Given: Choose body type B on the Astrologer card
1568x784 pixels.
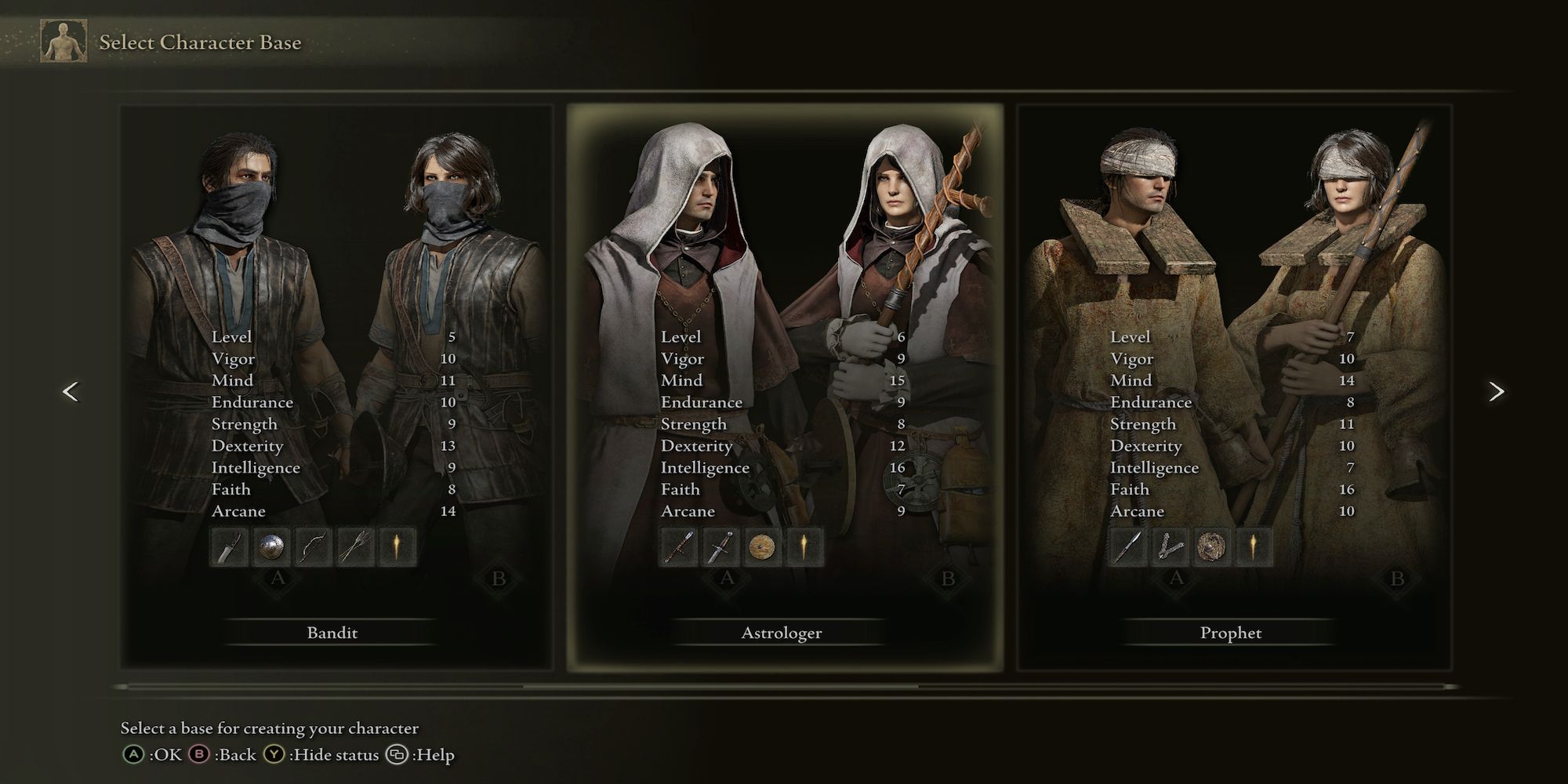Looking at the screenshot, I should pos(948,579).
